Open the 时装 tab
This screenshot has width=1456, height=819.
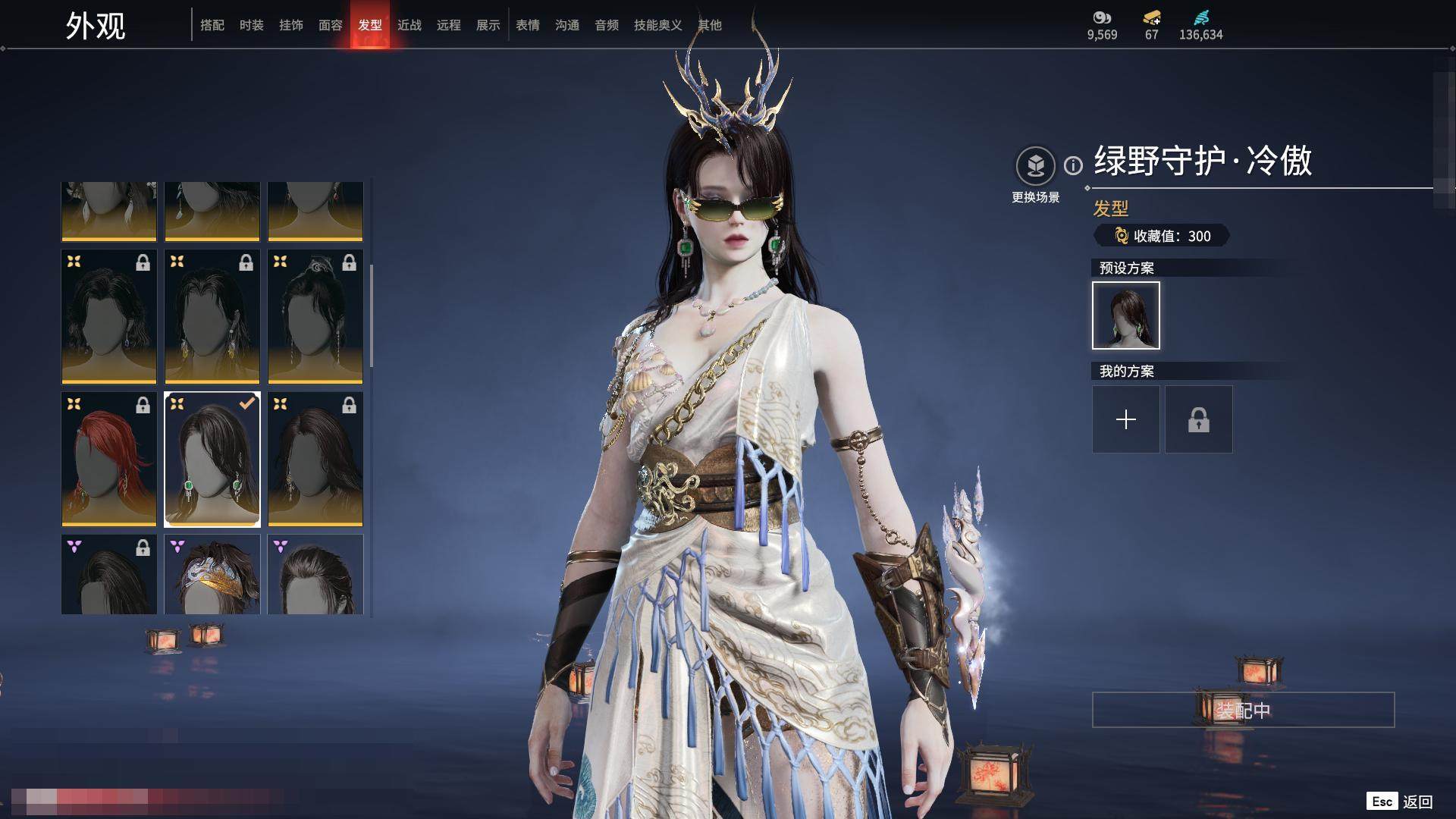pyautogui.click(x=252, y=25)
